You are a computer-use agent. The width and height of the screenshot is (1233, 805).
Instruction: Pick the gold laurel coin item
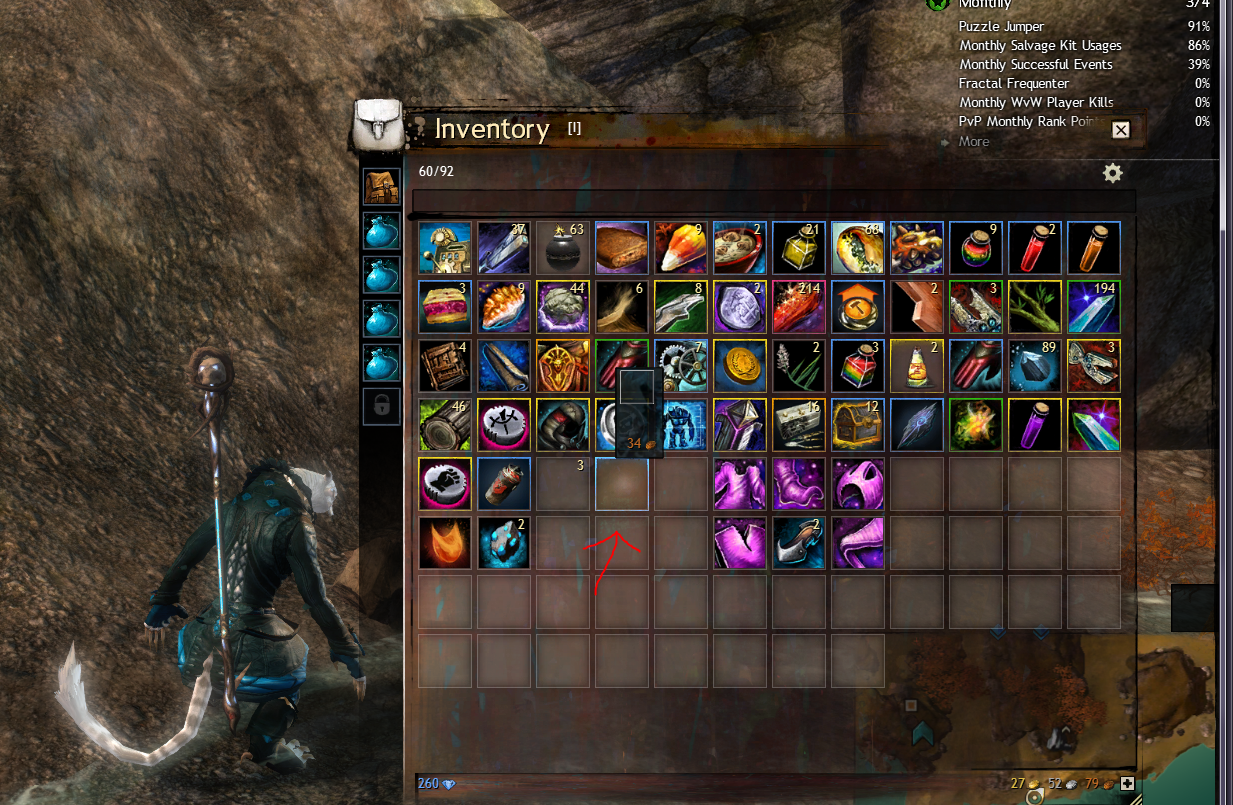pyautogui.click(x=740, y=366)
